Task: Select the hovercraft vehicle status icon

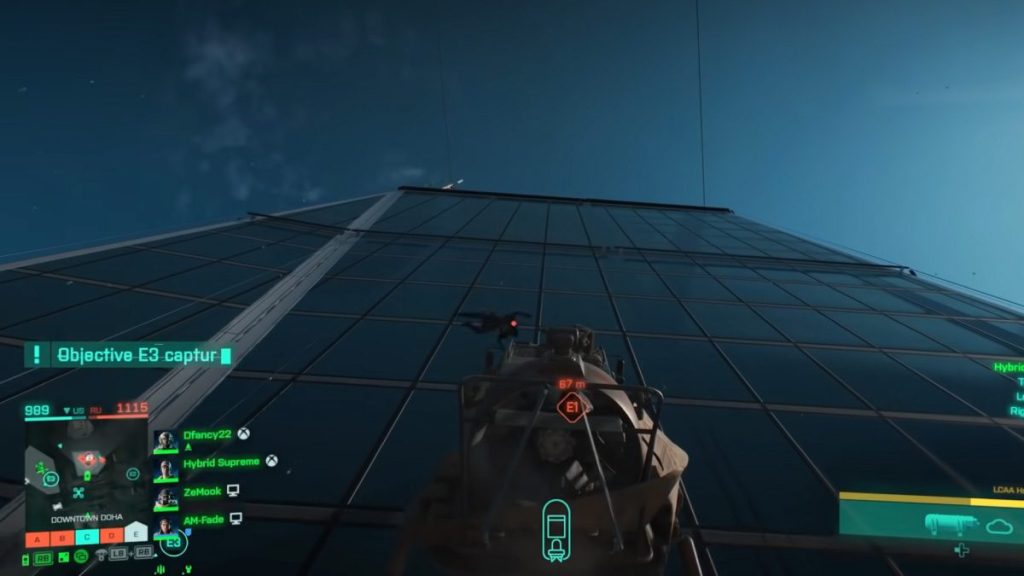Action: (556, 531)
